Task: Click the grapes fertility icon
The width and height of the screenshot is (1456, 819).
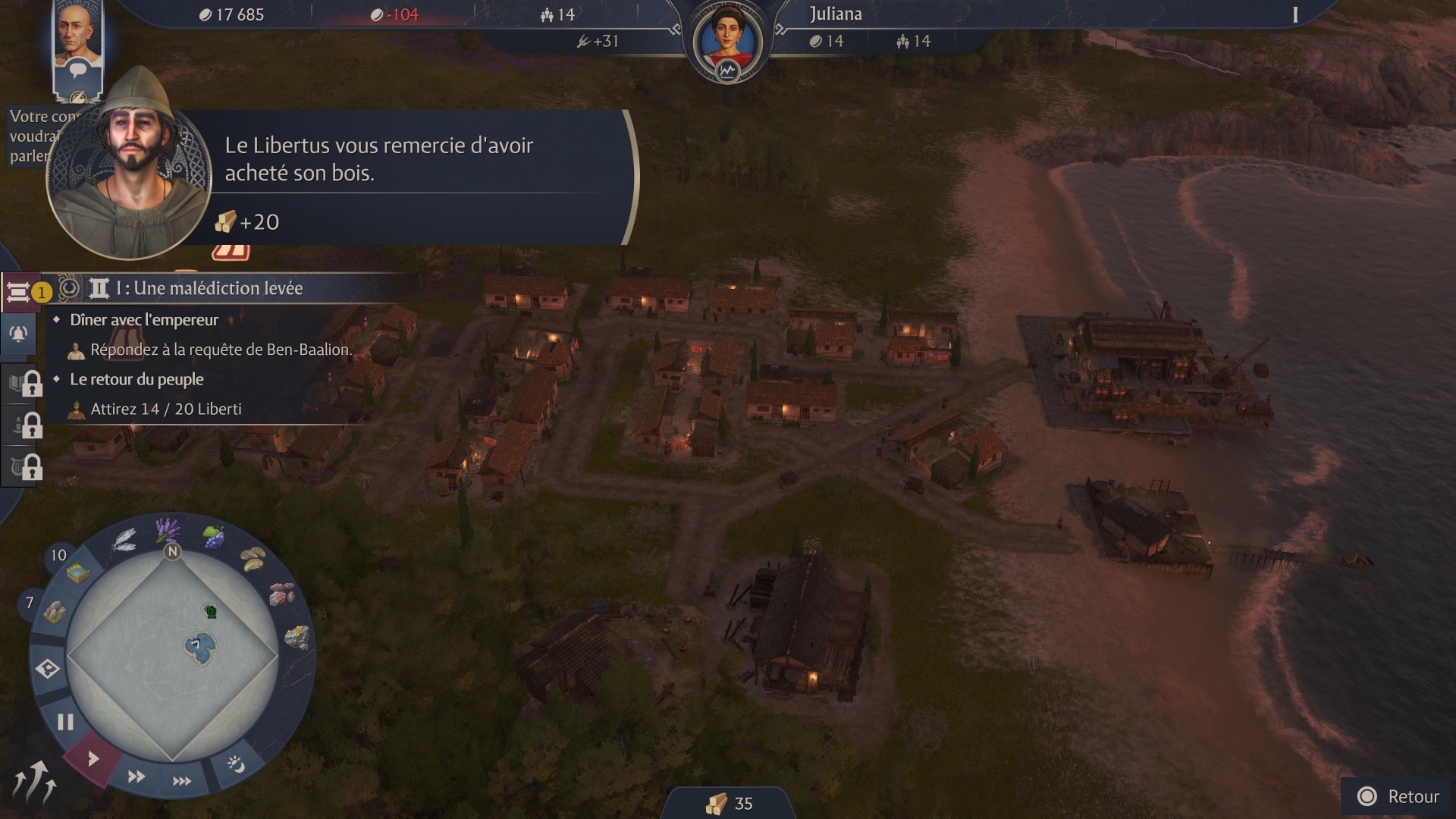Action: [214, 538]
